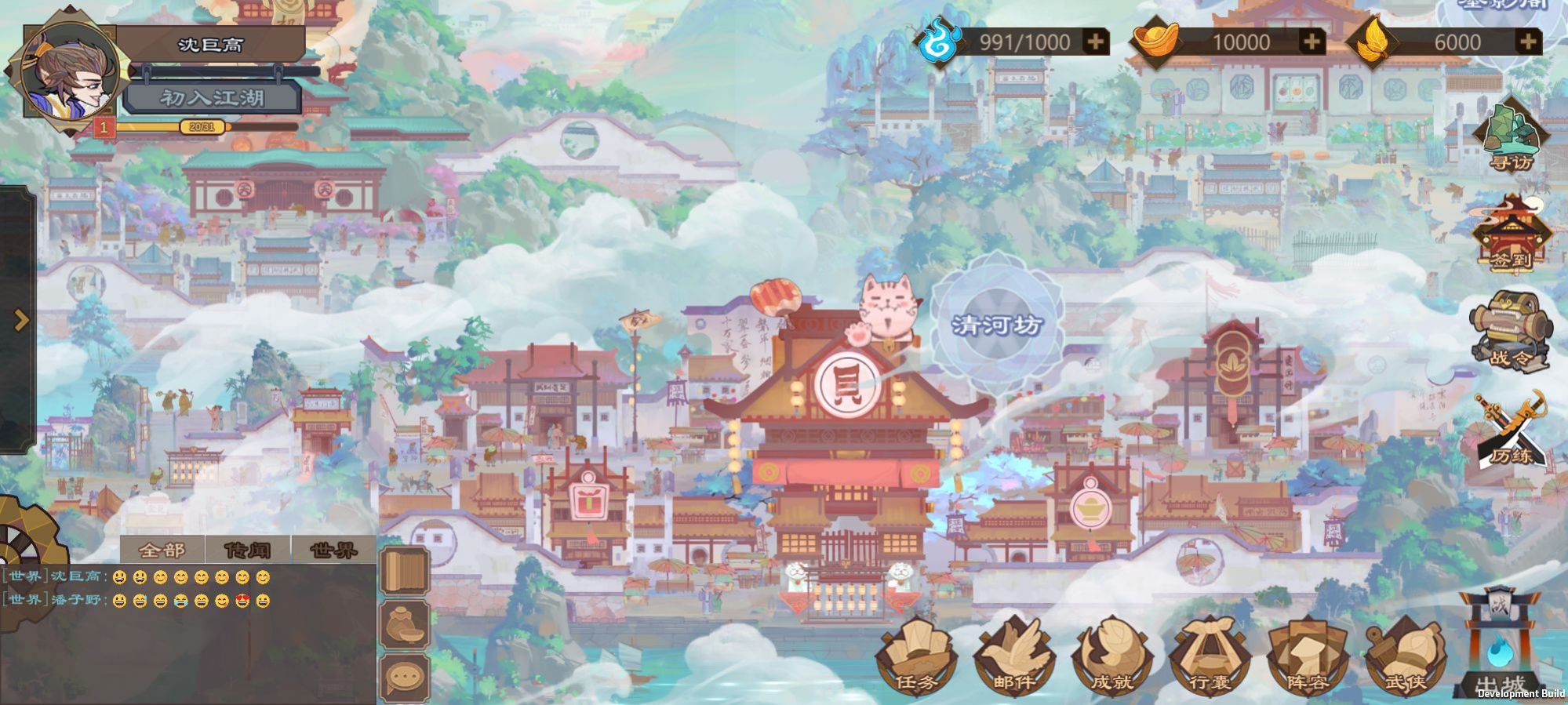
Task: Switch chat to 传闻 tab
Action: point(248,550)
